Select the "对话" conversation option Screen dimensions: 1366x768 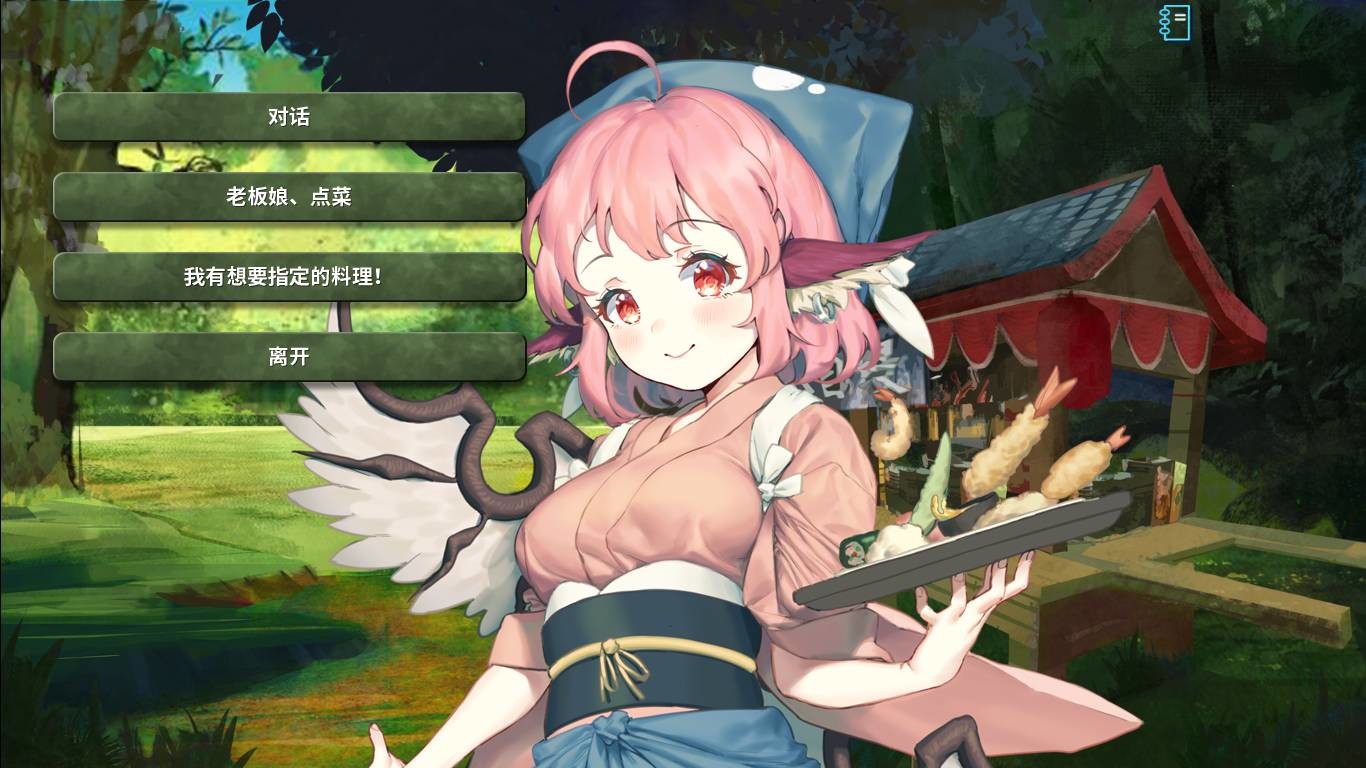[x=288, y=116]
